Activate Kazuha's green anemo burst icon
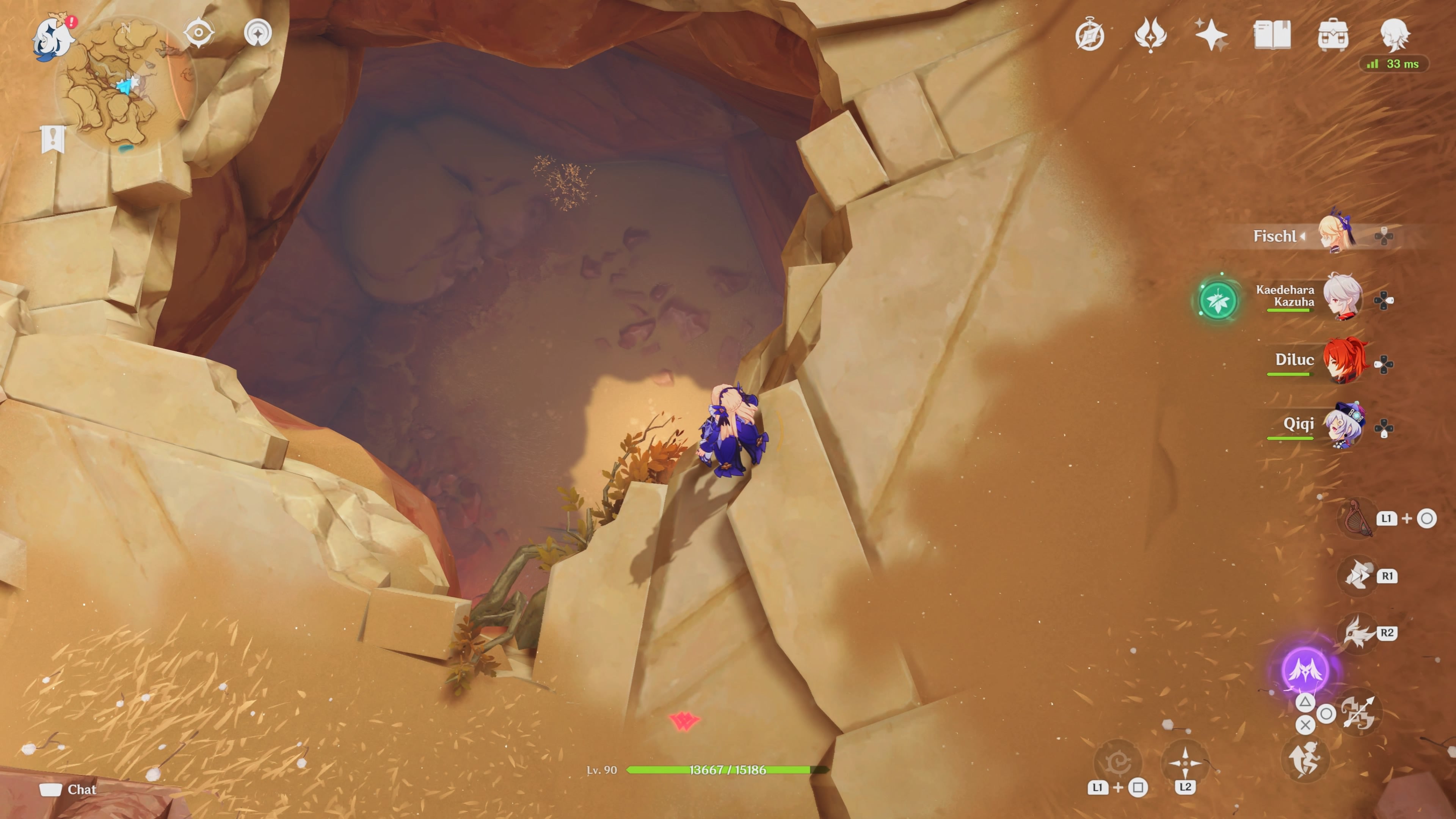This screenshot has width=1456, height=819. (x=1218, y=300)
